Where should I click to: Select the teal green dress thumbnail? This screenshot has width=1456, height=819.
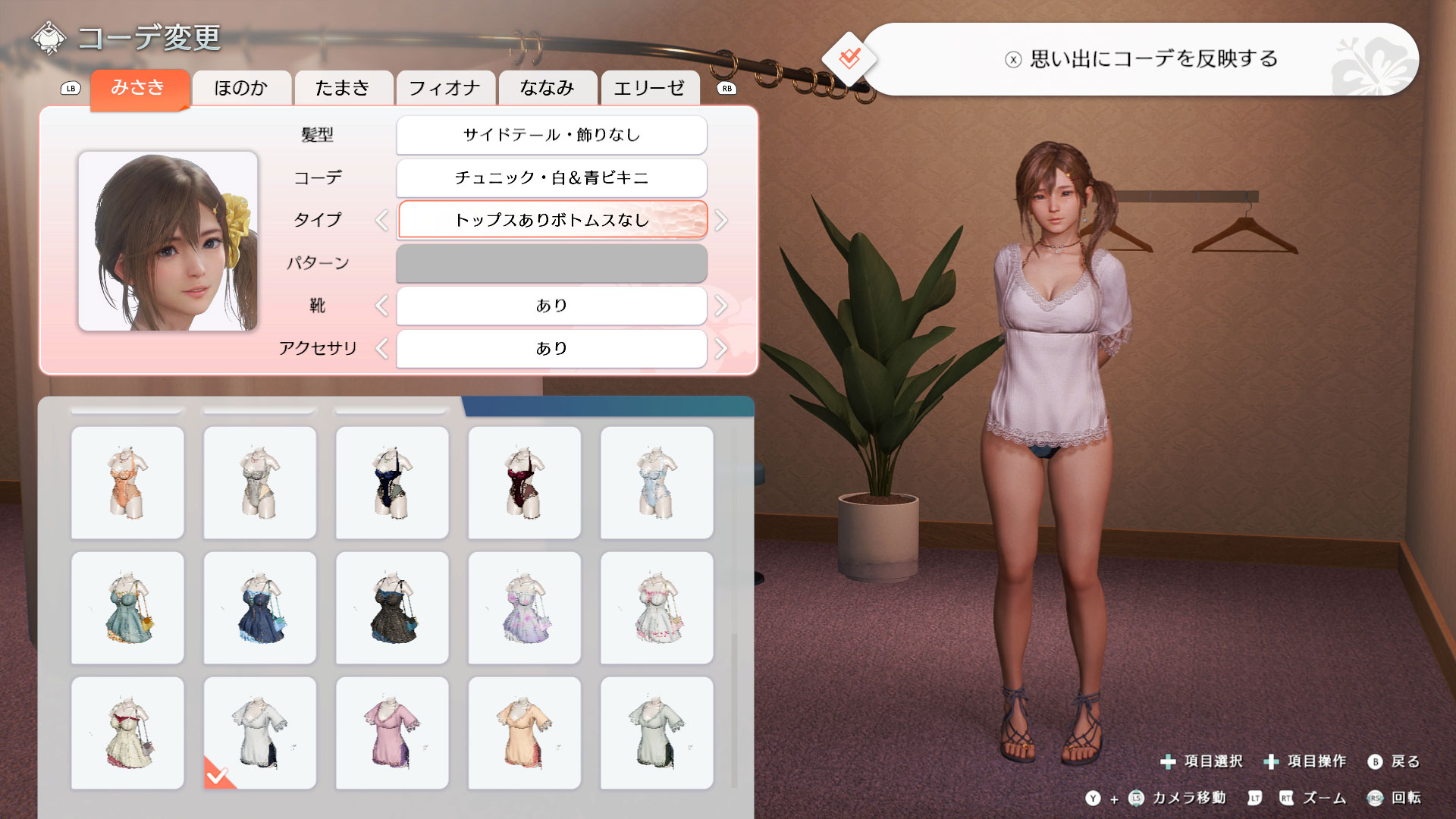click(127, 608)
